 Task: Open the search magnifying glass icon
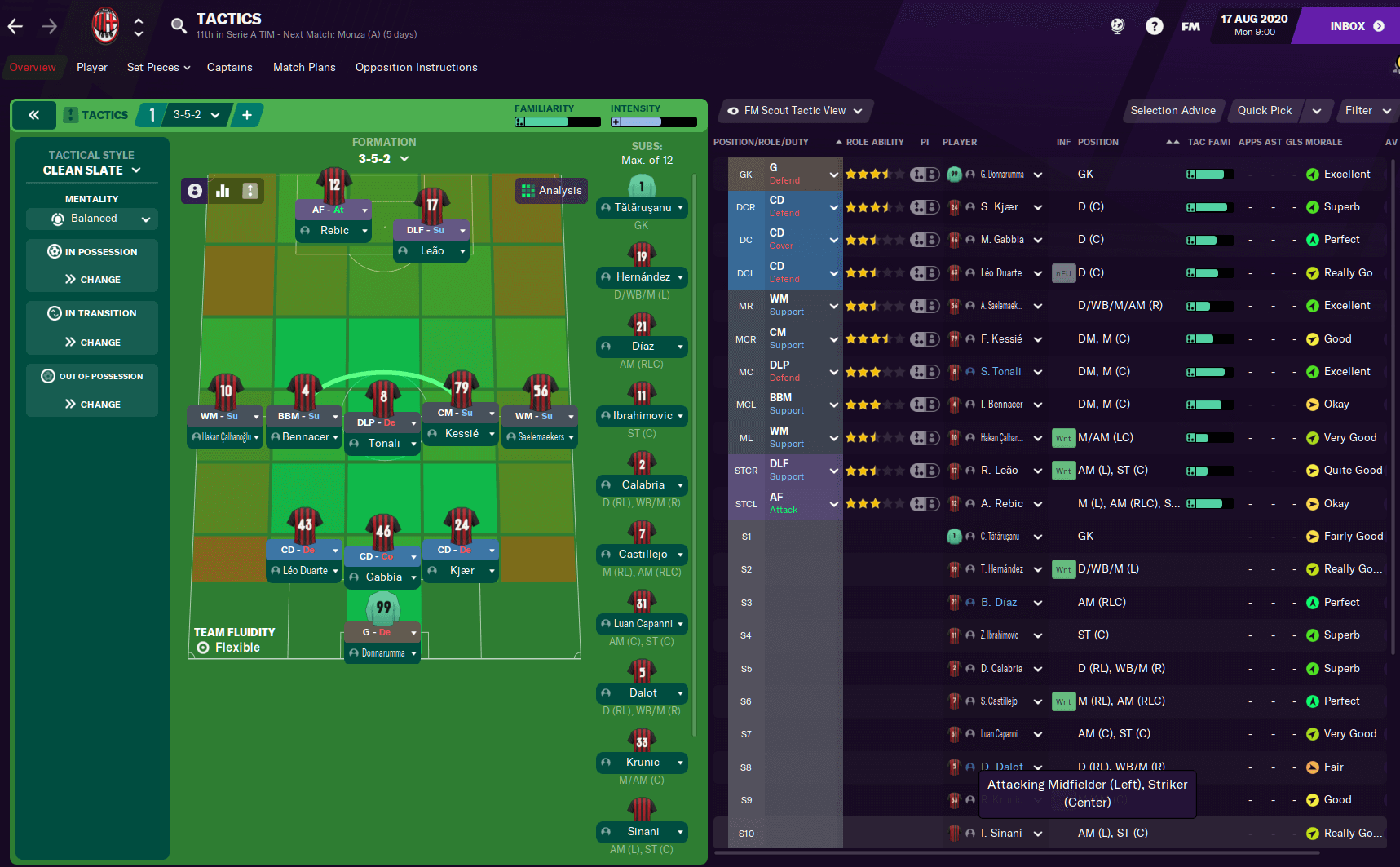click(x=179, y=25)
